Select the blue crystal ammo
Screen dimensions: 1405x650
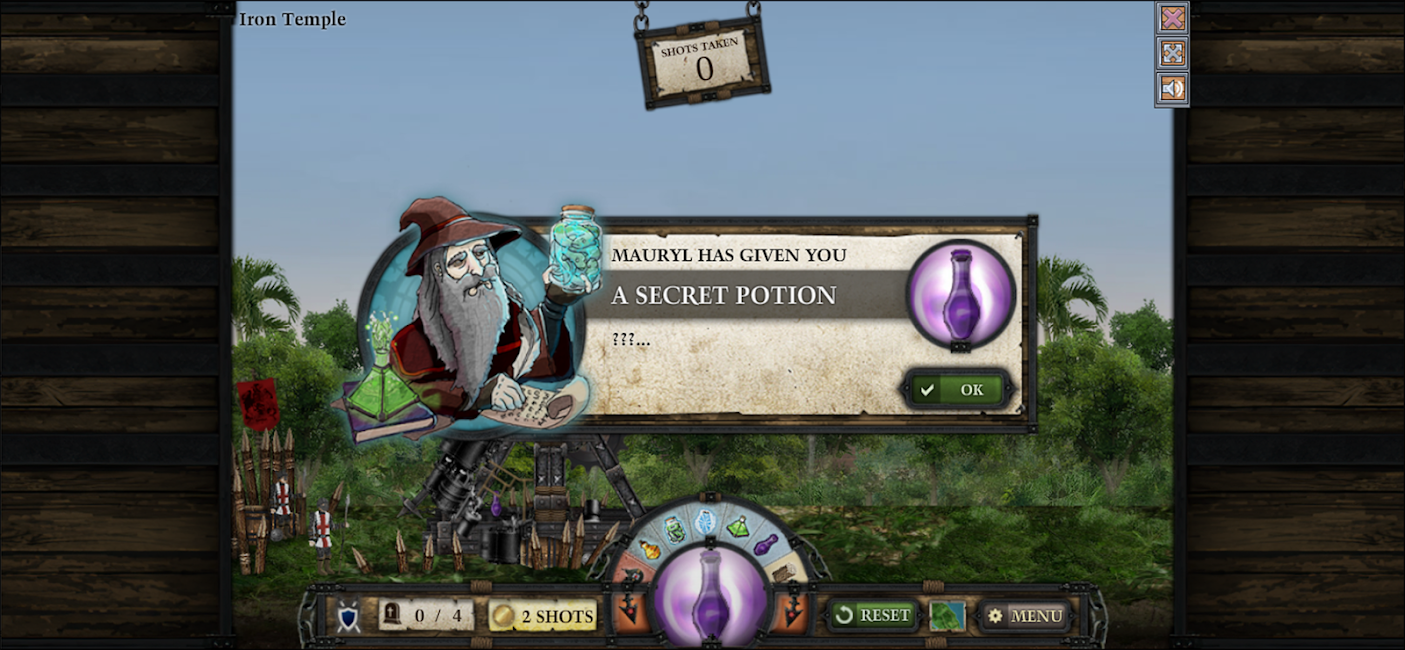pyautogui.click(x=706, y=520)
